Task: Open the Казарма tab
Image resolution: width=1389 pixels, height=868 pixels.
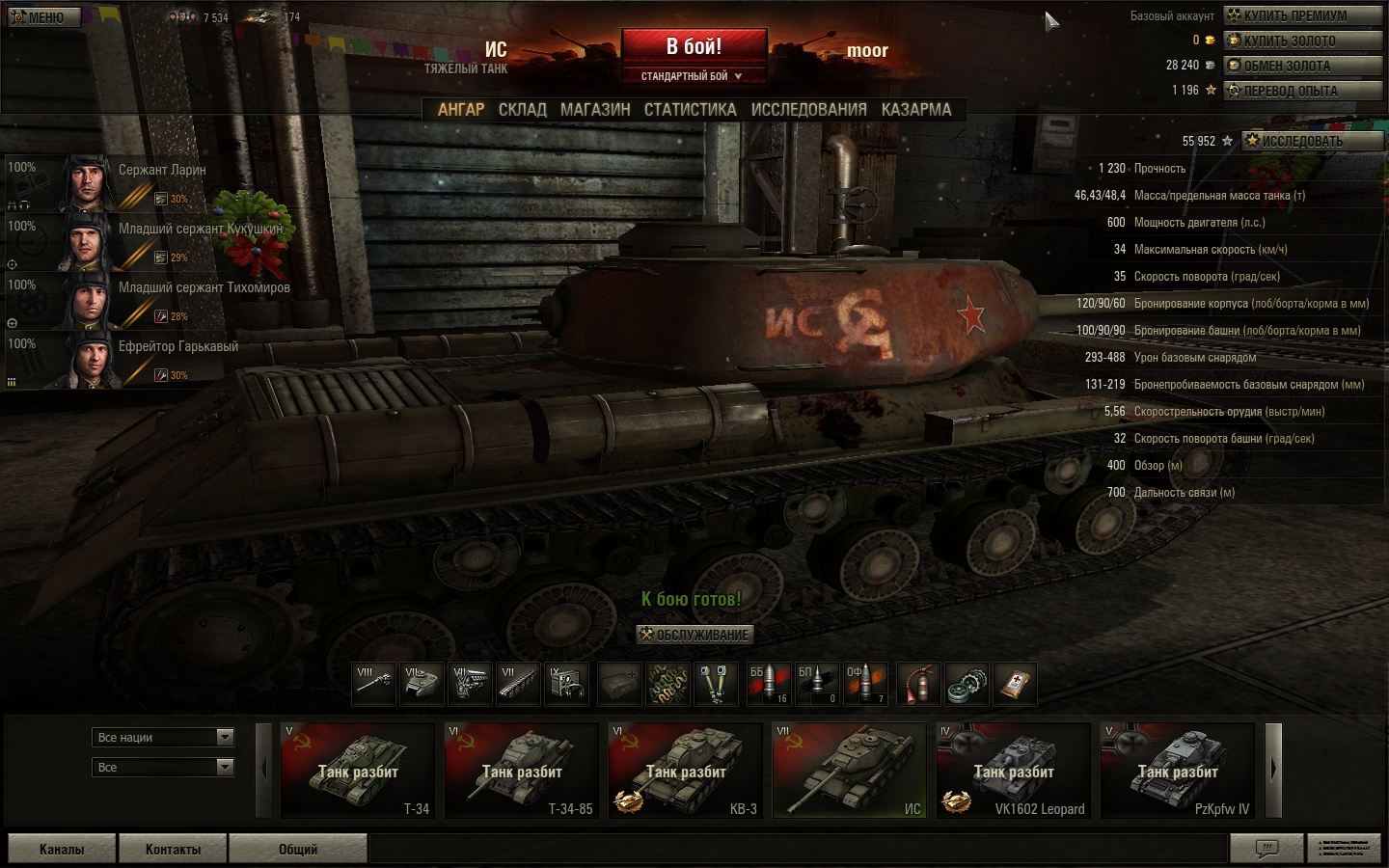Action: tap(915, 110)
